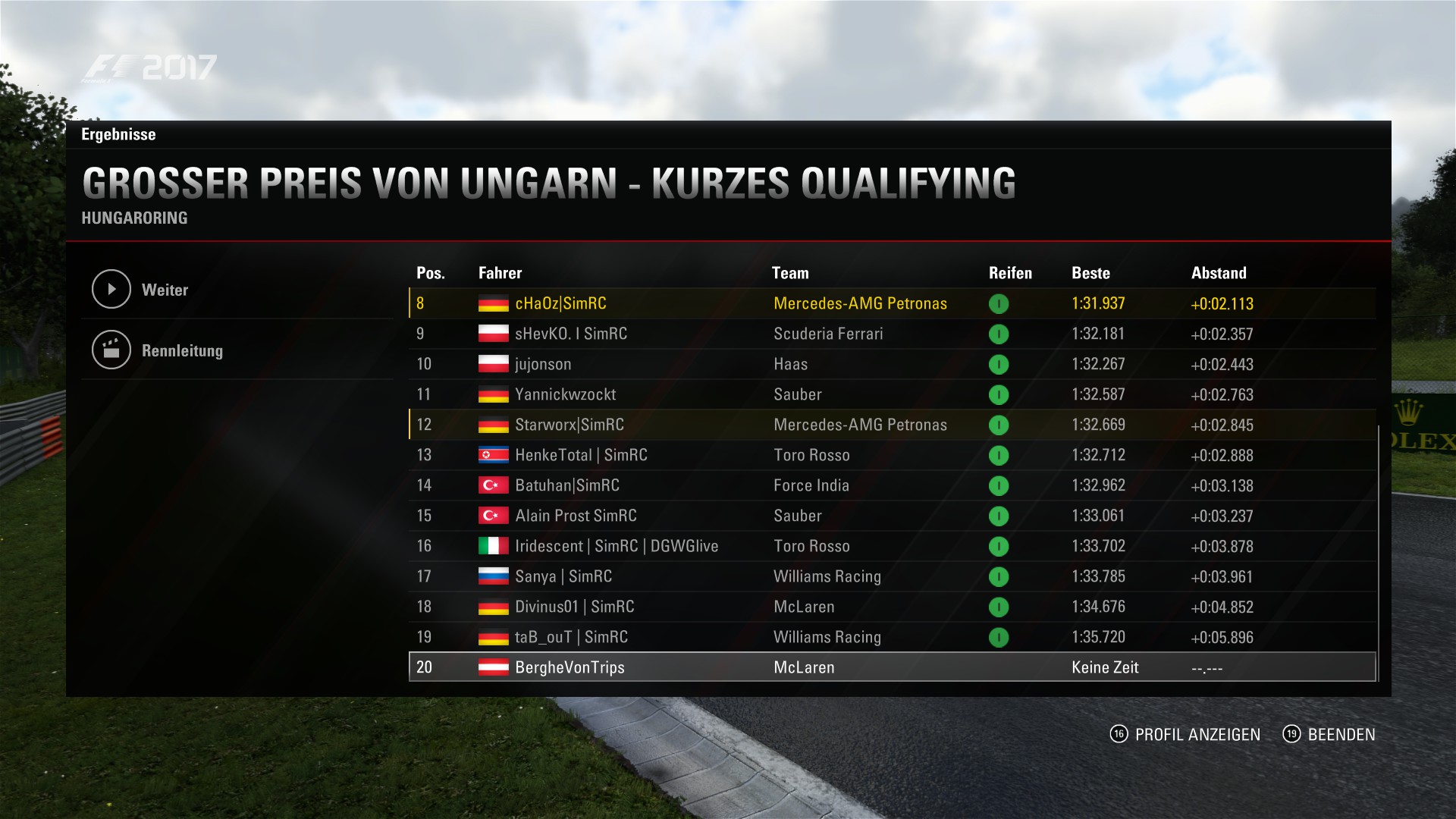This screenshot has height=819, width=1456.
Task: Choose taB_ouT | SimRC row
Action: tap(571, 637)
